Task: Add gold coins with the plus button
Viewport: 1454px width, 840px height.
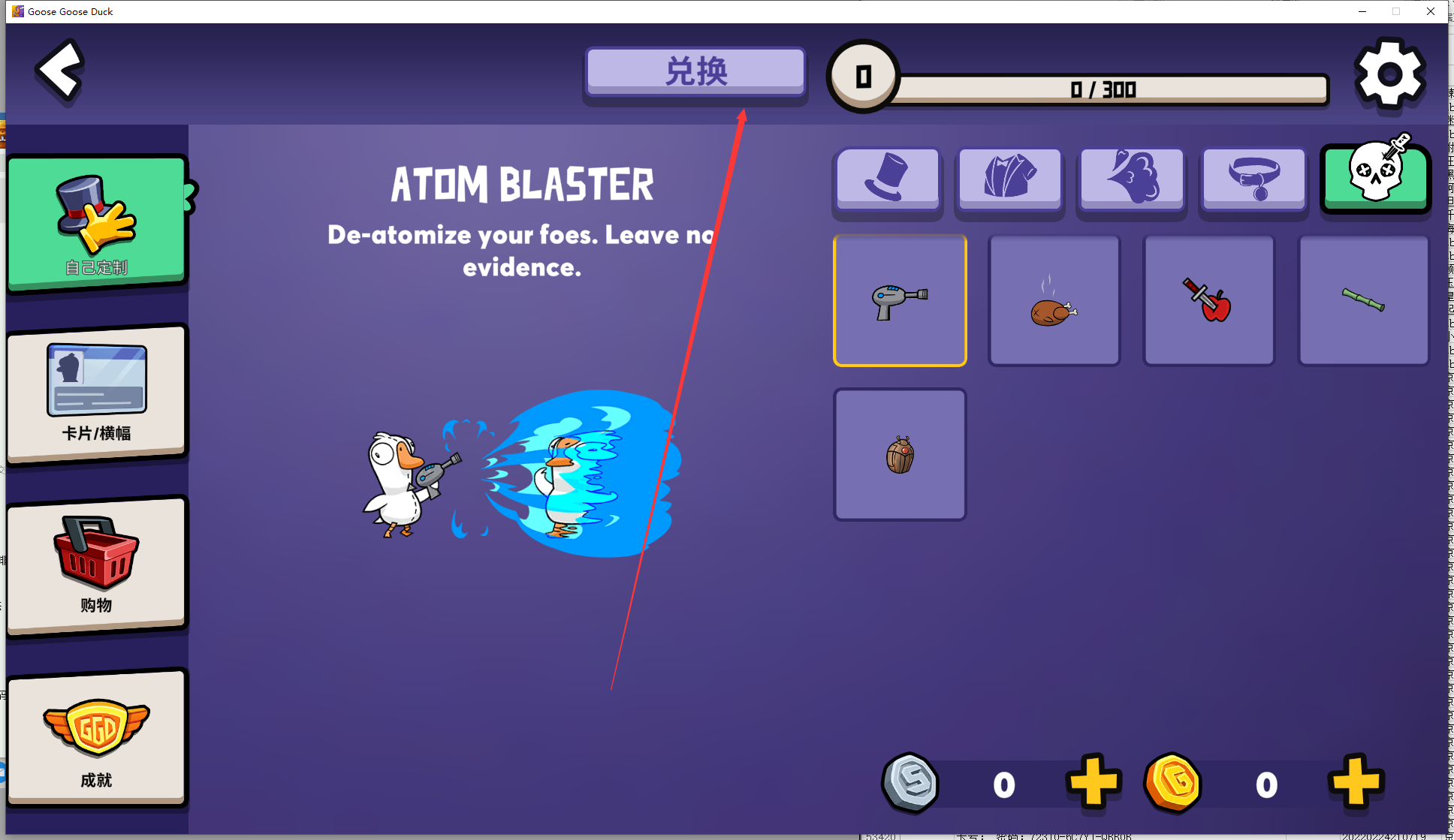Action: pos(1355,782)
